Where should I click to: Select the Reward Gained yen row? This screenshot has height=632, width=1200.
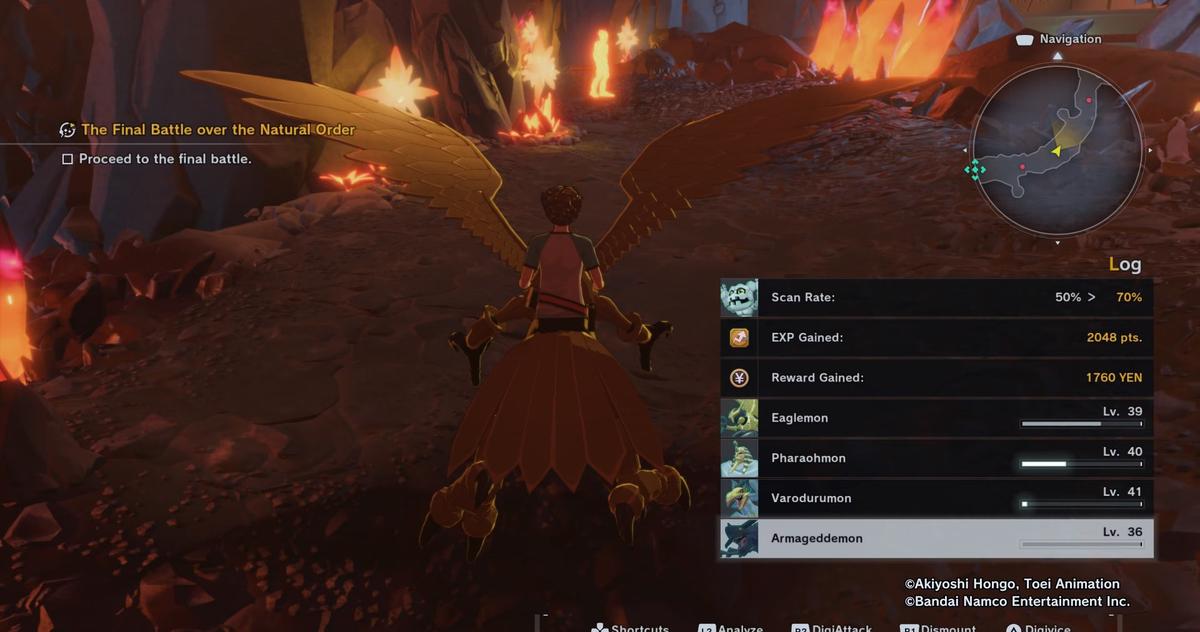click(x=936, y=378)
